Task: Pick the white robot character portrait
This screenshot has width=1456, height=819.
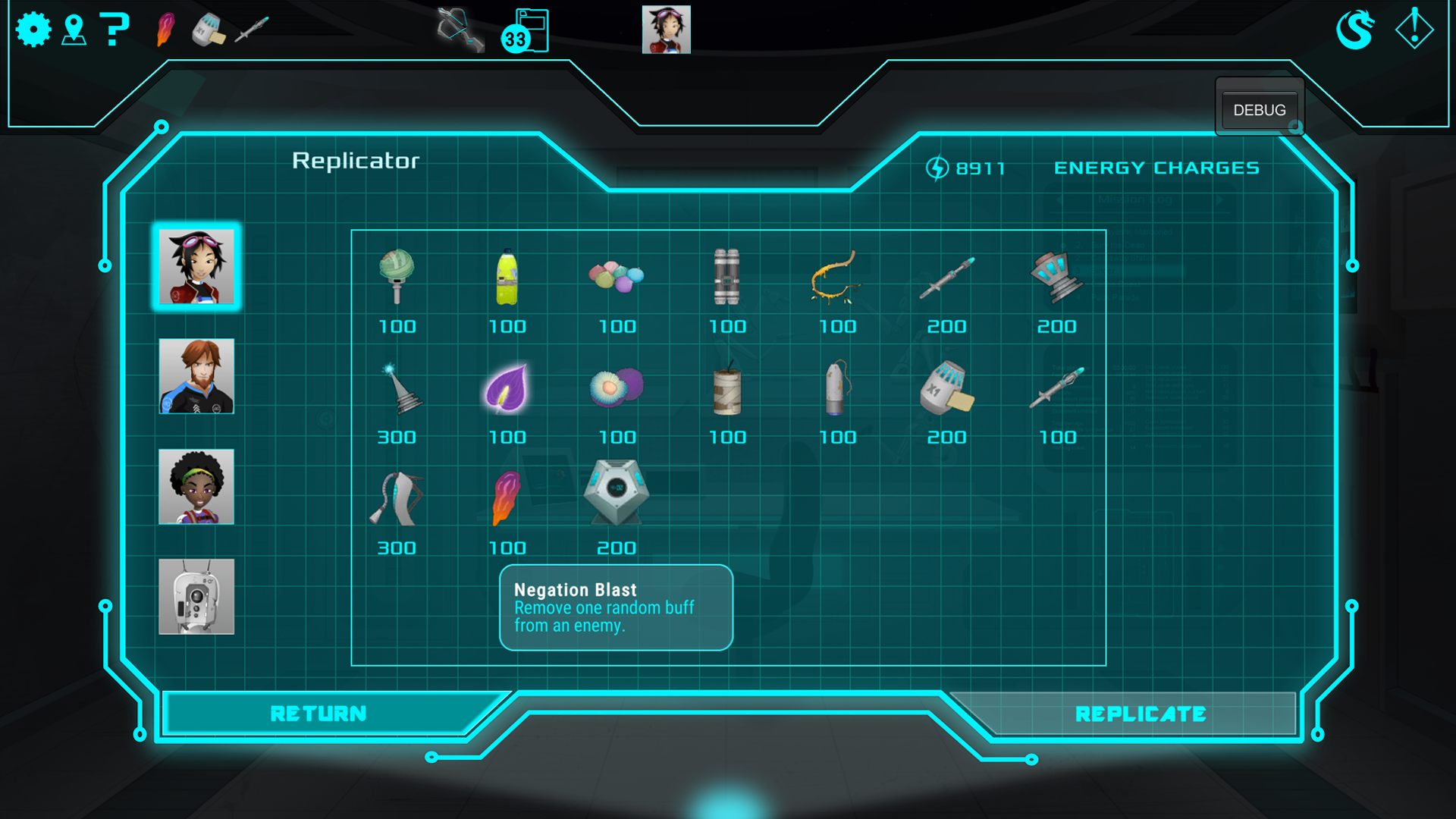Action: tap(196, 597)
